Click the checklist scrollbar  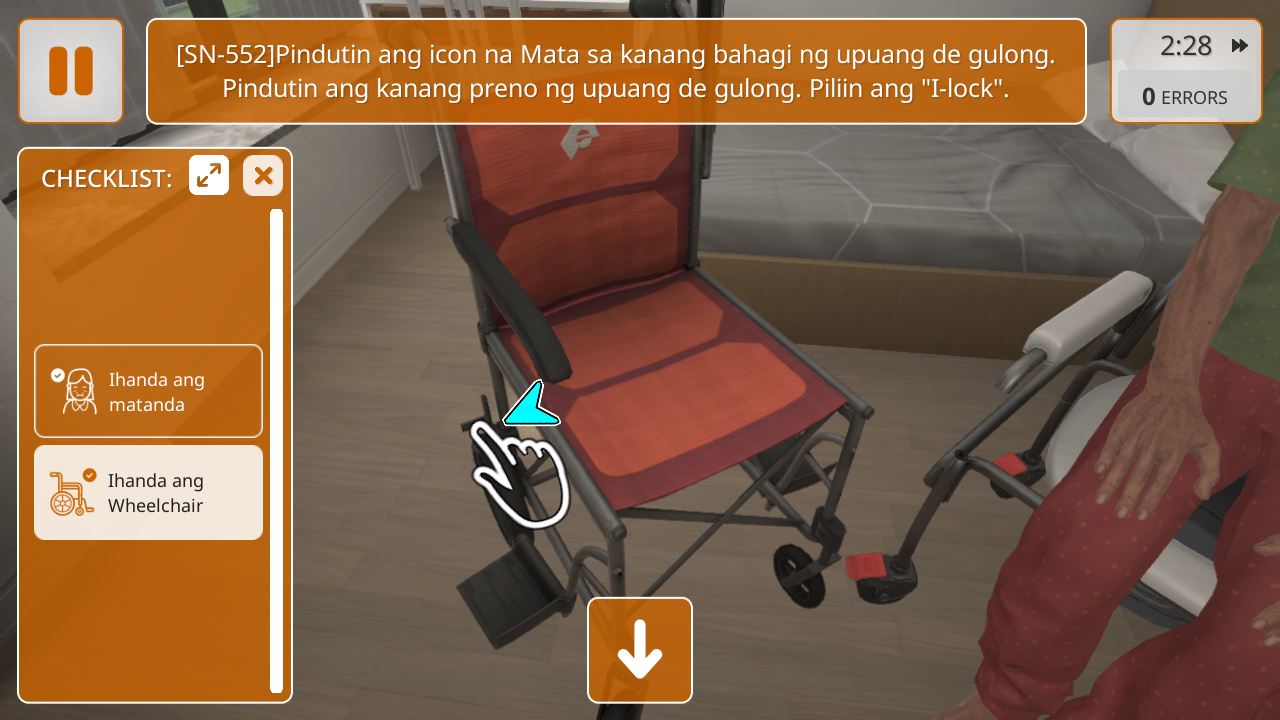click(276, 450)
